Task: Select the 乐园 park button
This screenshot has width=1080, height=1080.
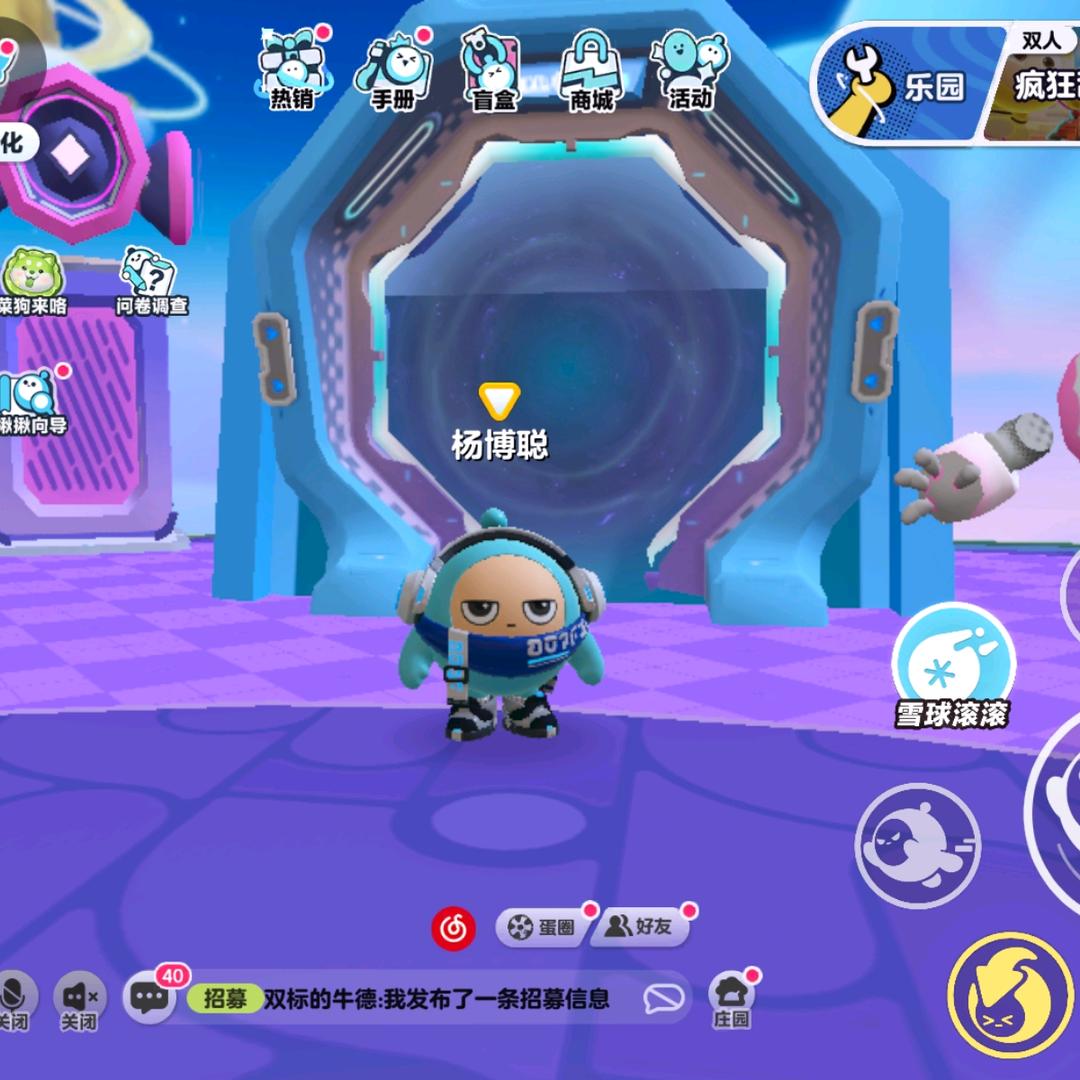Action: click(x=900, y=85)
